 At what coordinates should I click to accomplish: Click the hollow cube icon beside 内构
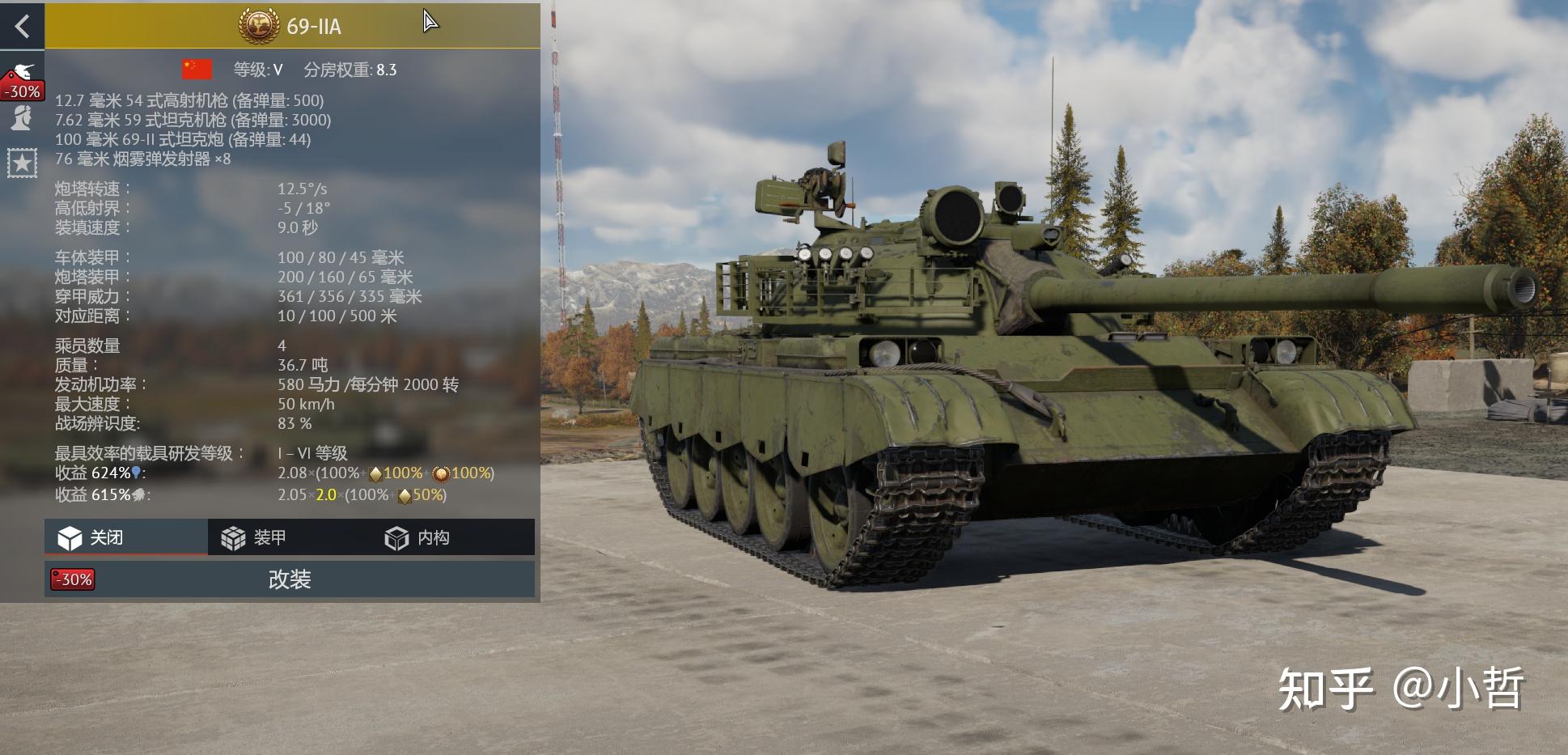pyautogui.click(x=397, y=537)
